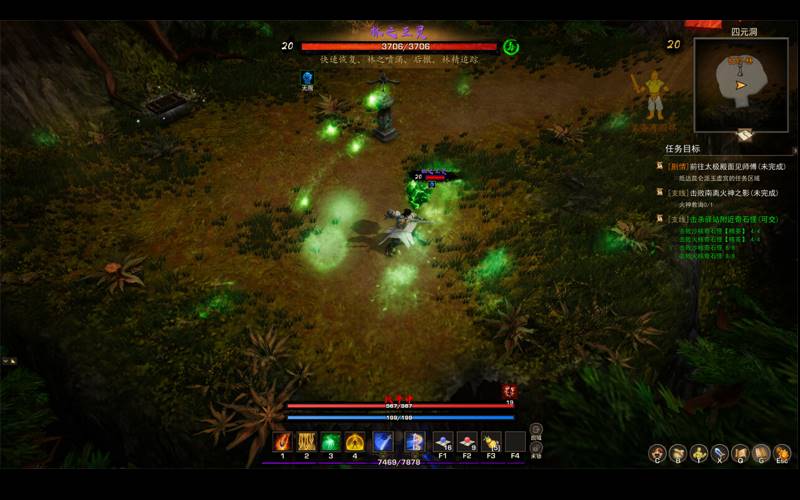Click the green round icon beside boss health bar
Image resolution: width=800 pixels, height=500 pixels.
click(x=510, y=47)
